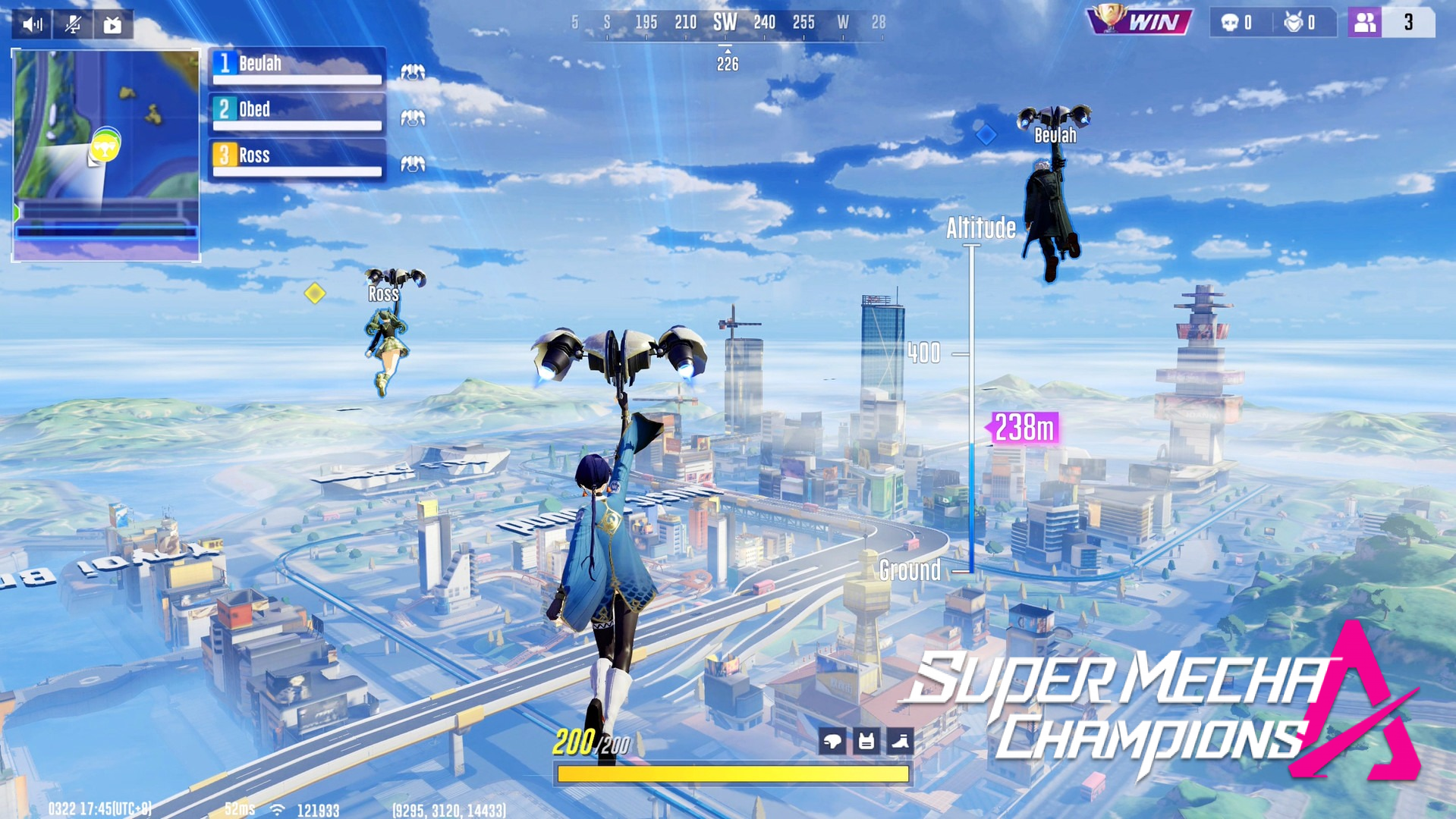Click the mecha icon beside Obed

click(x=413, y=118)
